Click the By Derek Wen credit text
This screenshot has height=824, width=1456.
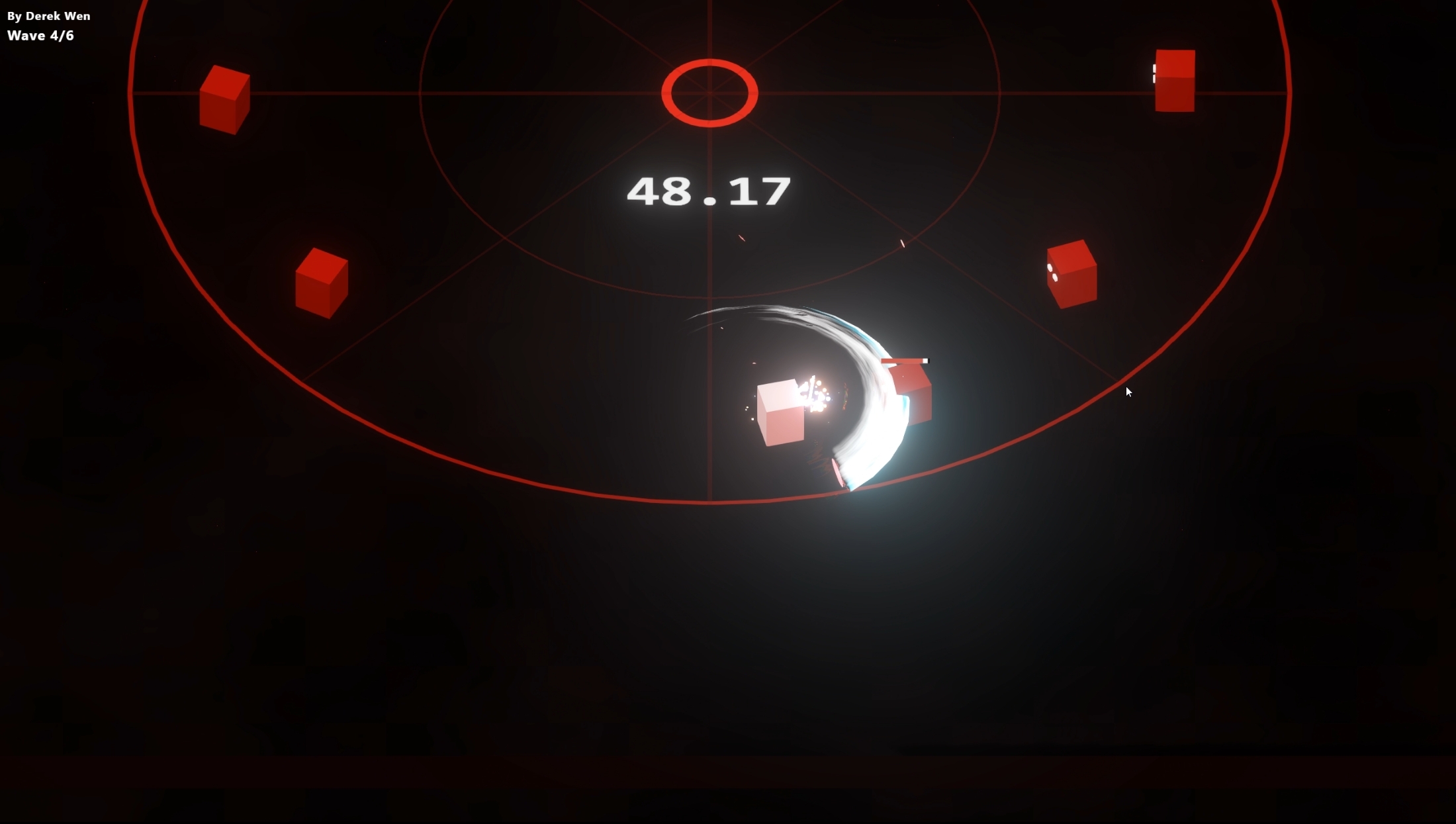[x=48, y=15]
